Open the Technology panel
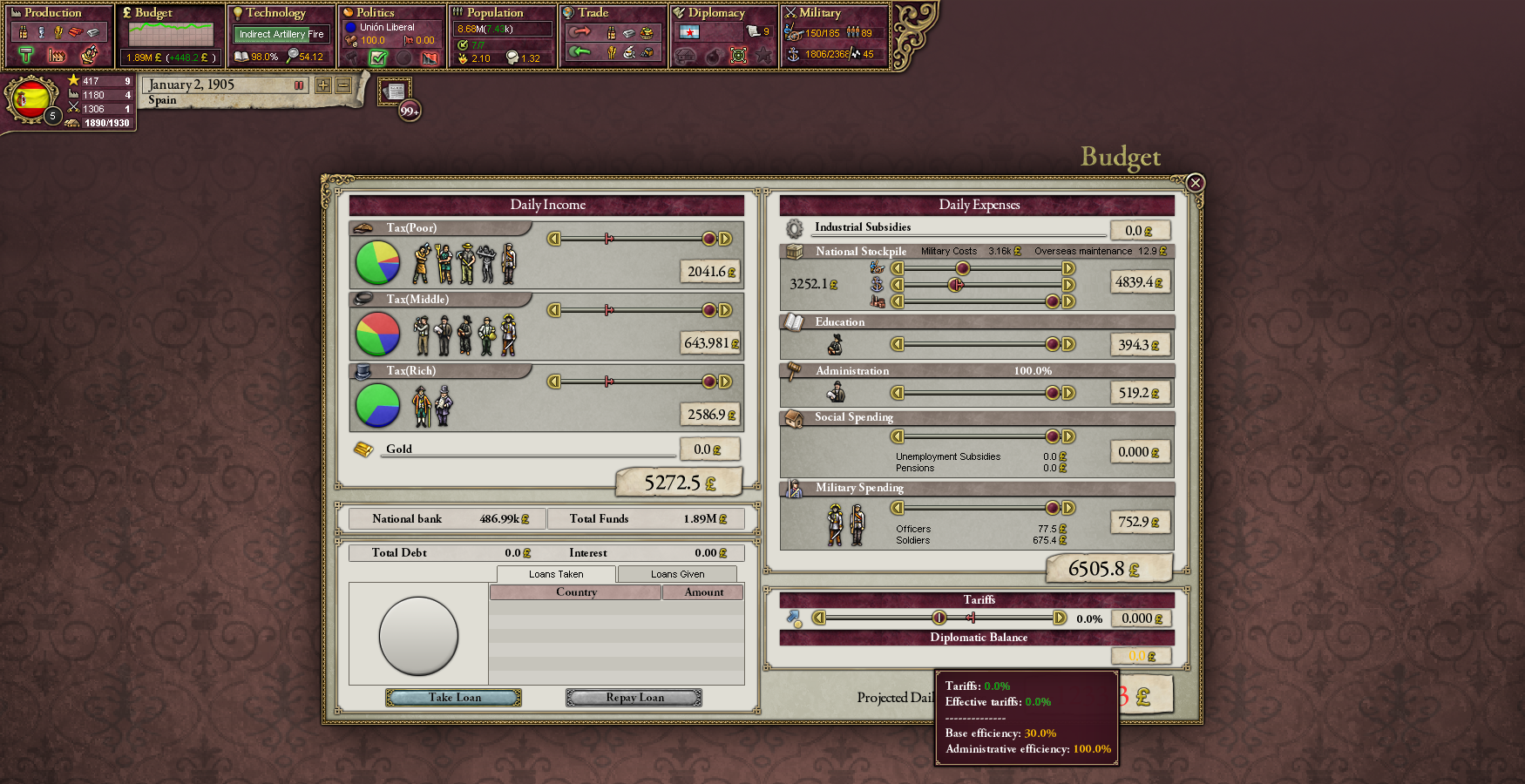 pyautogui.click(x=275, y=13)
